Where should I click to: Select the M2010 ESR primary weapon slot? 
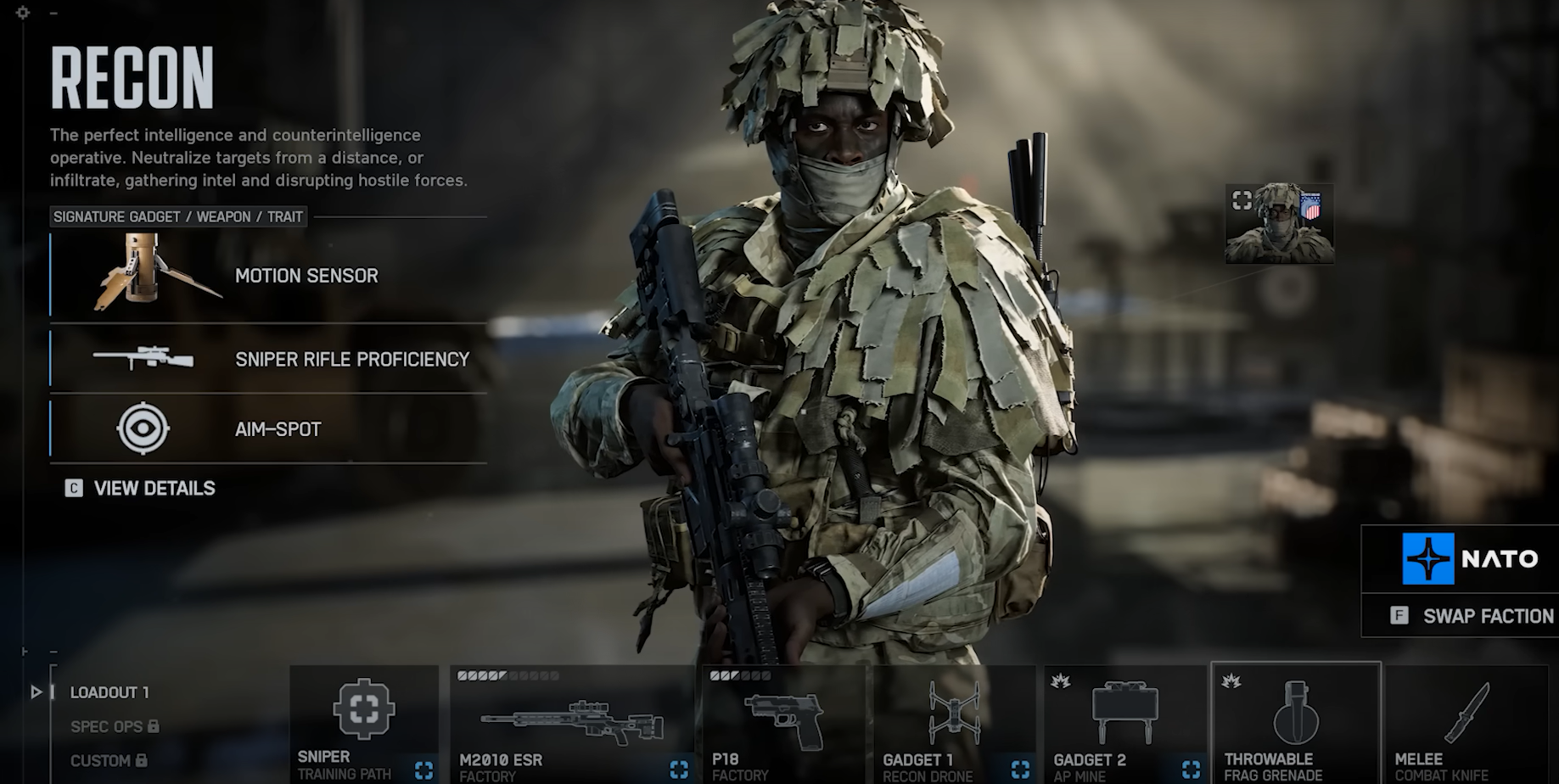[573, 724]
